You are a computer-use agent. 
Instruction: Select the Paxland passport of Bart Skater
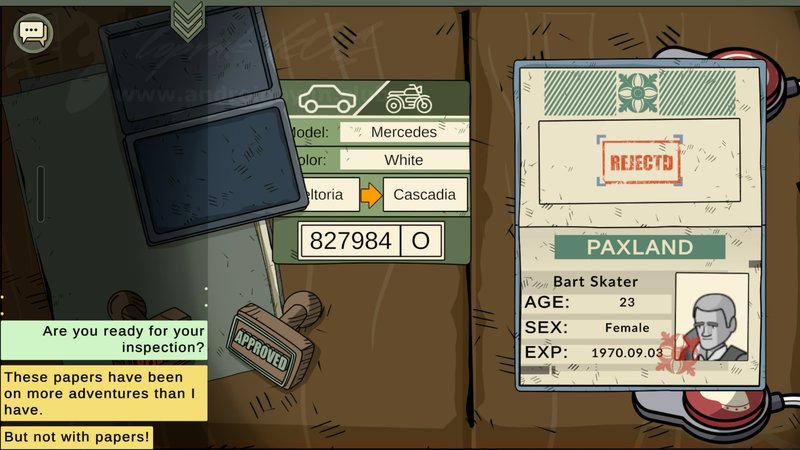tap(640, 225)
